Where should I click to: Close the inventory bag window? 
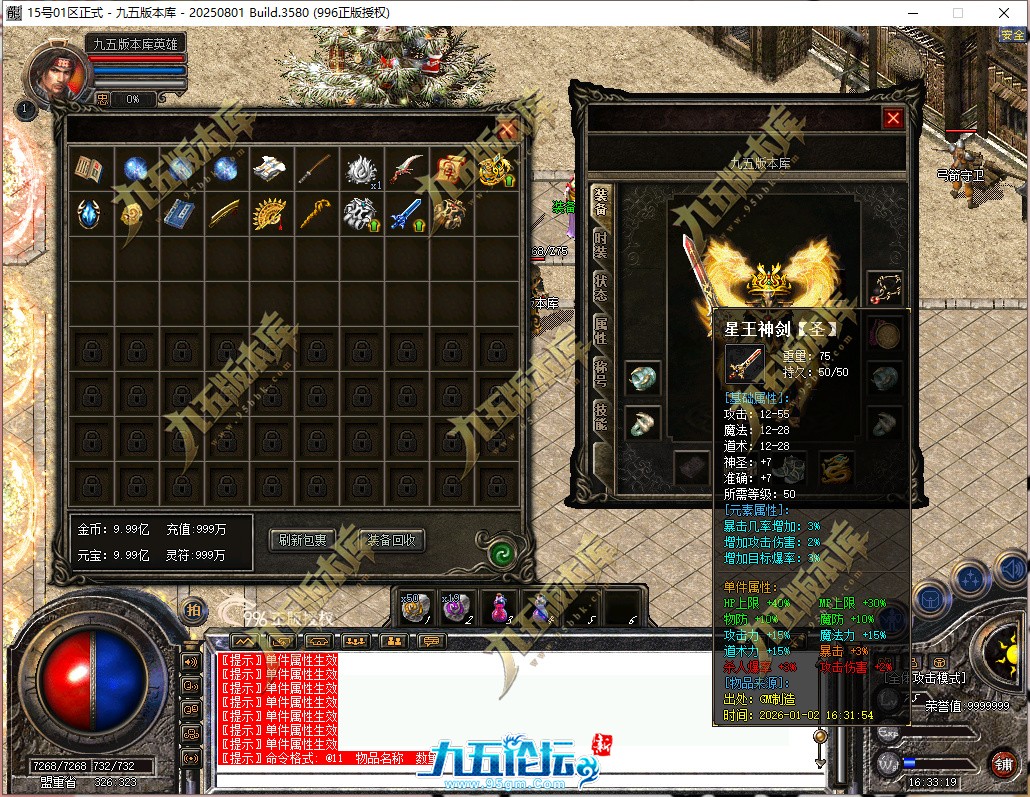click(x=507, y=129)
